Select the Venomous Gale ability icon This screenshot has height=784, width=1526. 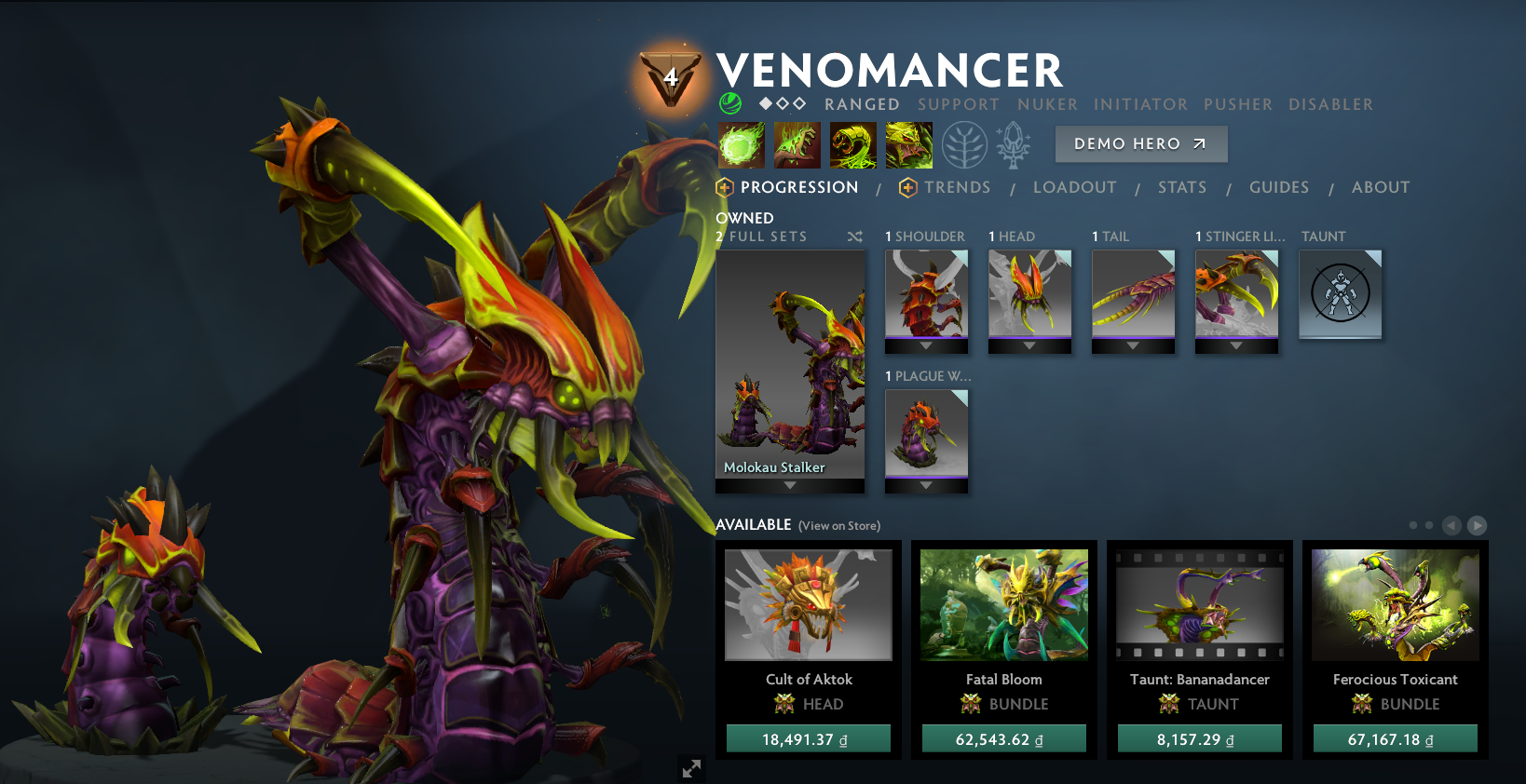[742, 145]
